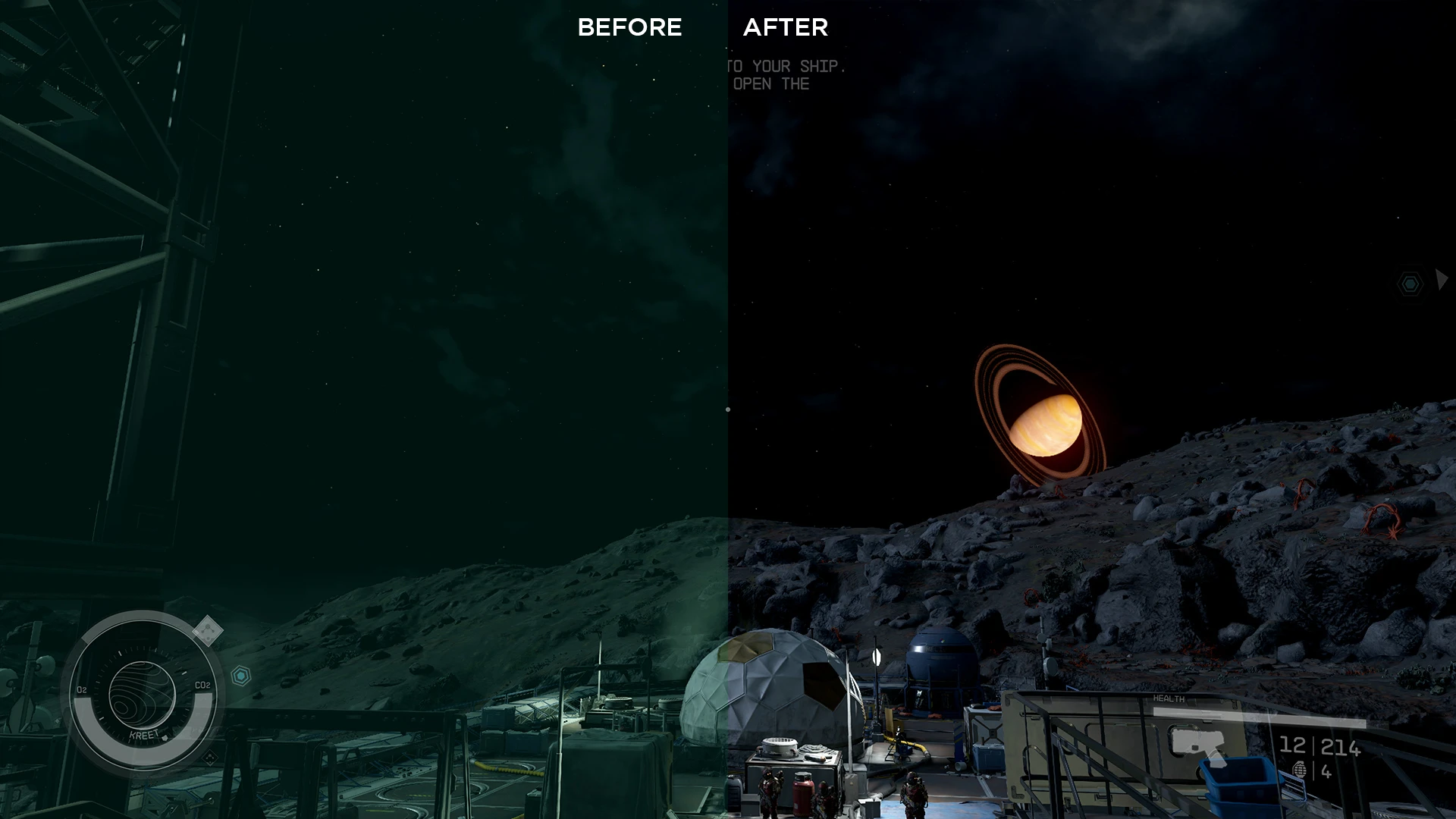
Task: Click the ammo count reading 12|214
Action: (x=1319, y=746)
